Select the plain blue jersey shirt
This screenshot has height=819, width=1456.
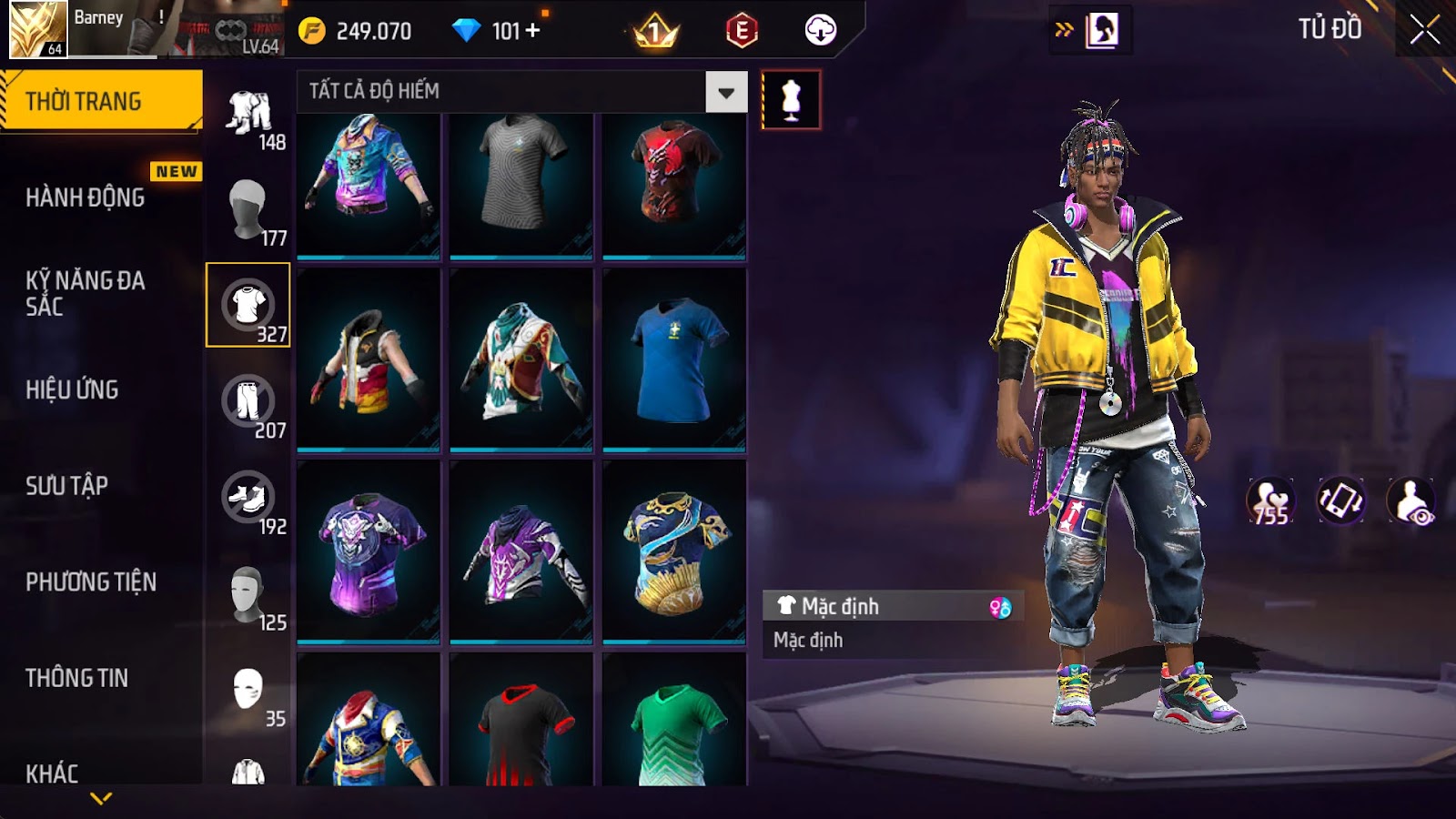tap(674, 359)
